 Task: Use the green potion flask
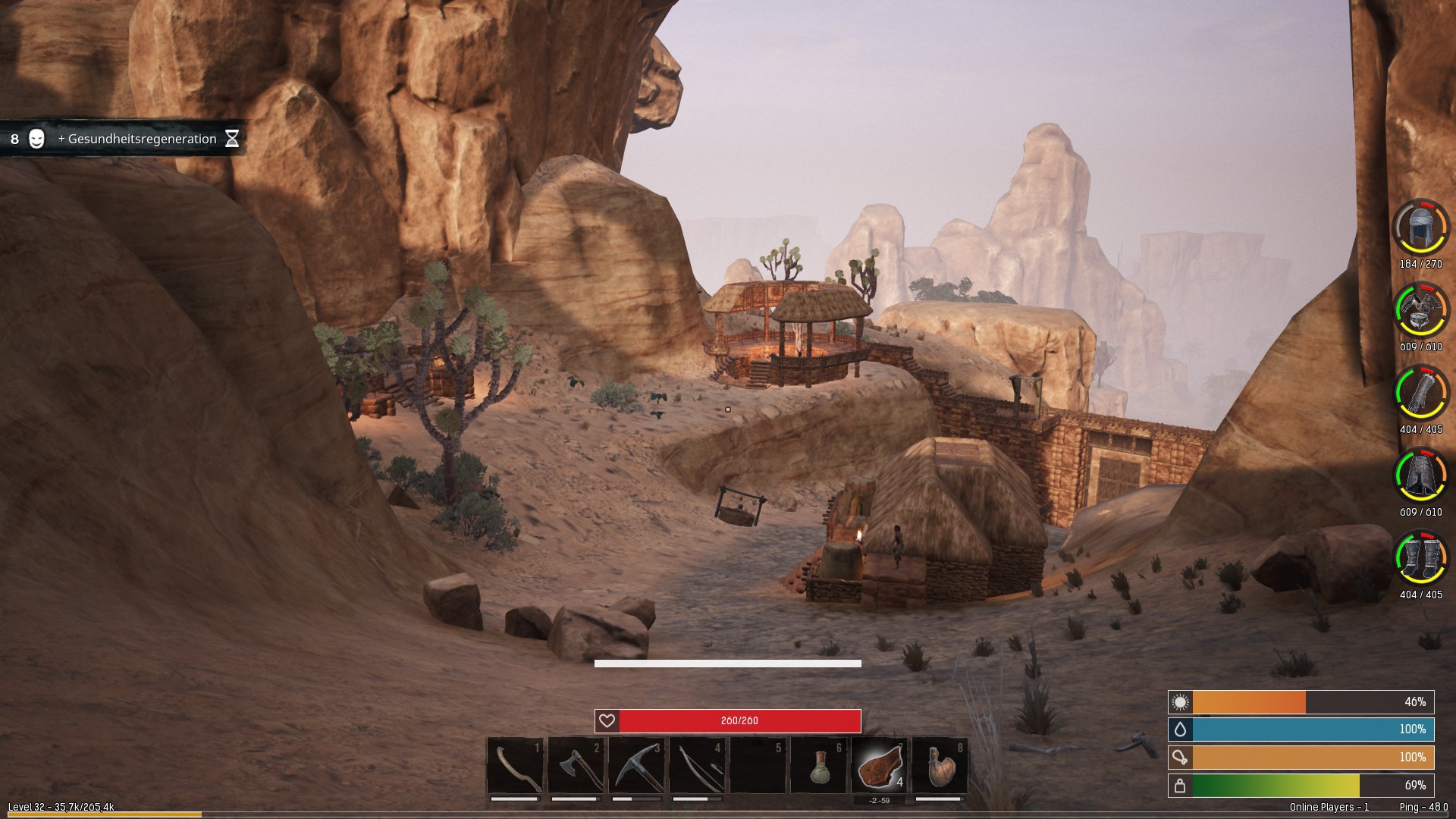coord(819,766)
